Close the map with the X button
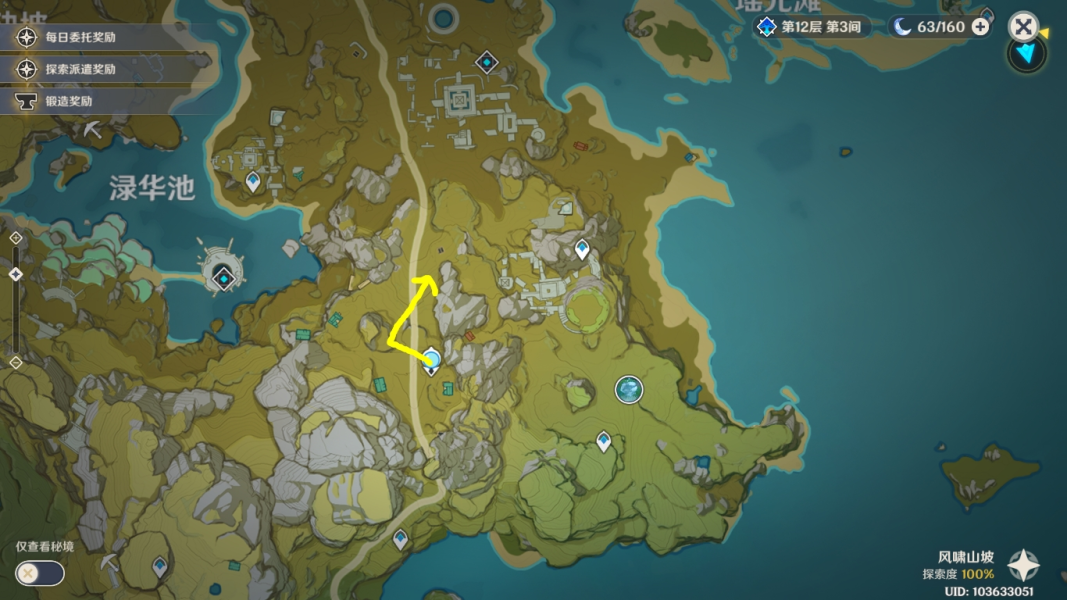The height and width of the screenshot is (600, 1067). pos(1022,26)
